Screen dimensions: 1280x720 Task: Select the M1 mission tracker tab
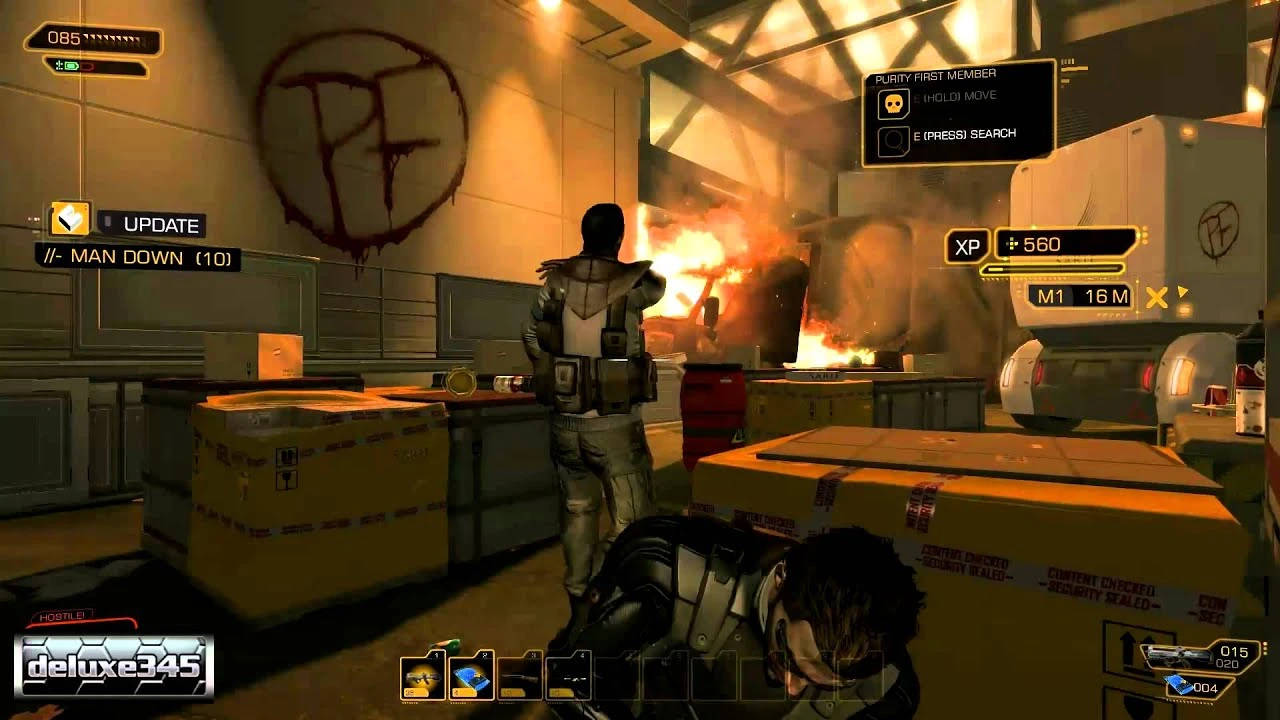coord(1050,297)
